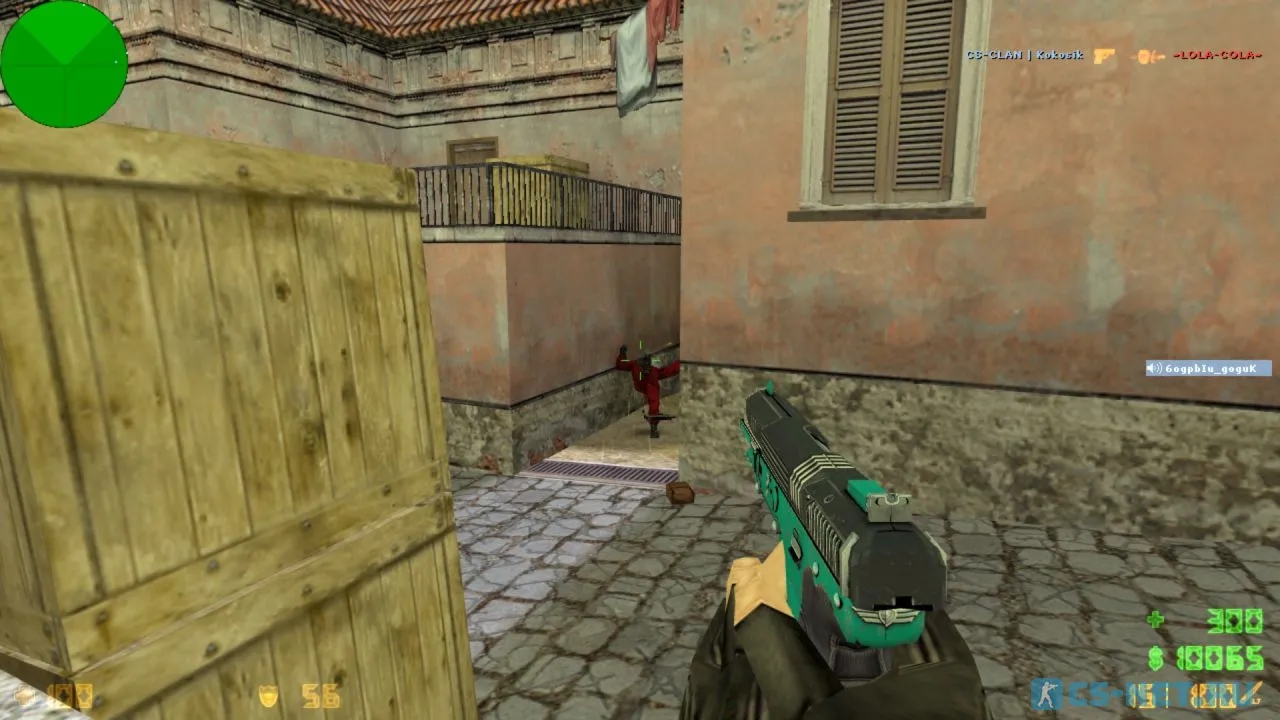The height and width of the screenshot is (720, 1280).
Task: Select the -LOLA-COLA- name in killfeed
Action: [1218, 55]
